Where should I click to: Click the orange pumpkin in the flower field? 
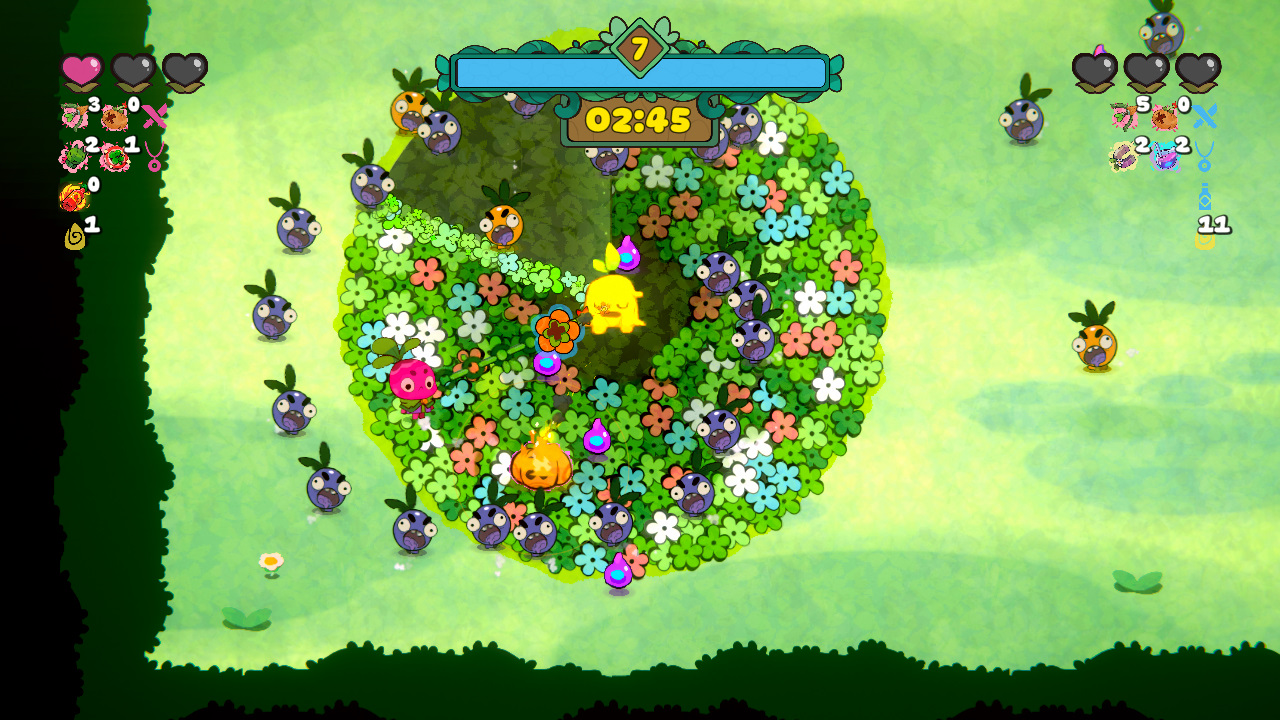pyautogui.click(x=541, y=468)
